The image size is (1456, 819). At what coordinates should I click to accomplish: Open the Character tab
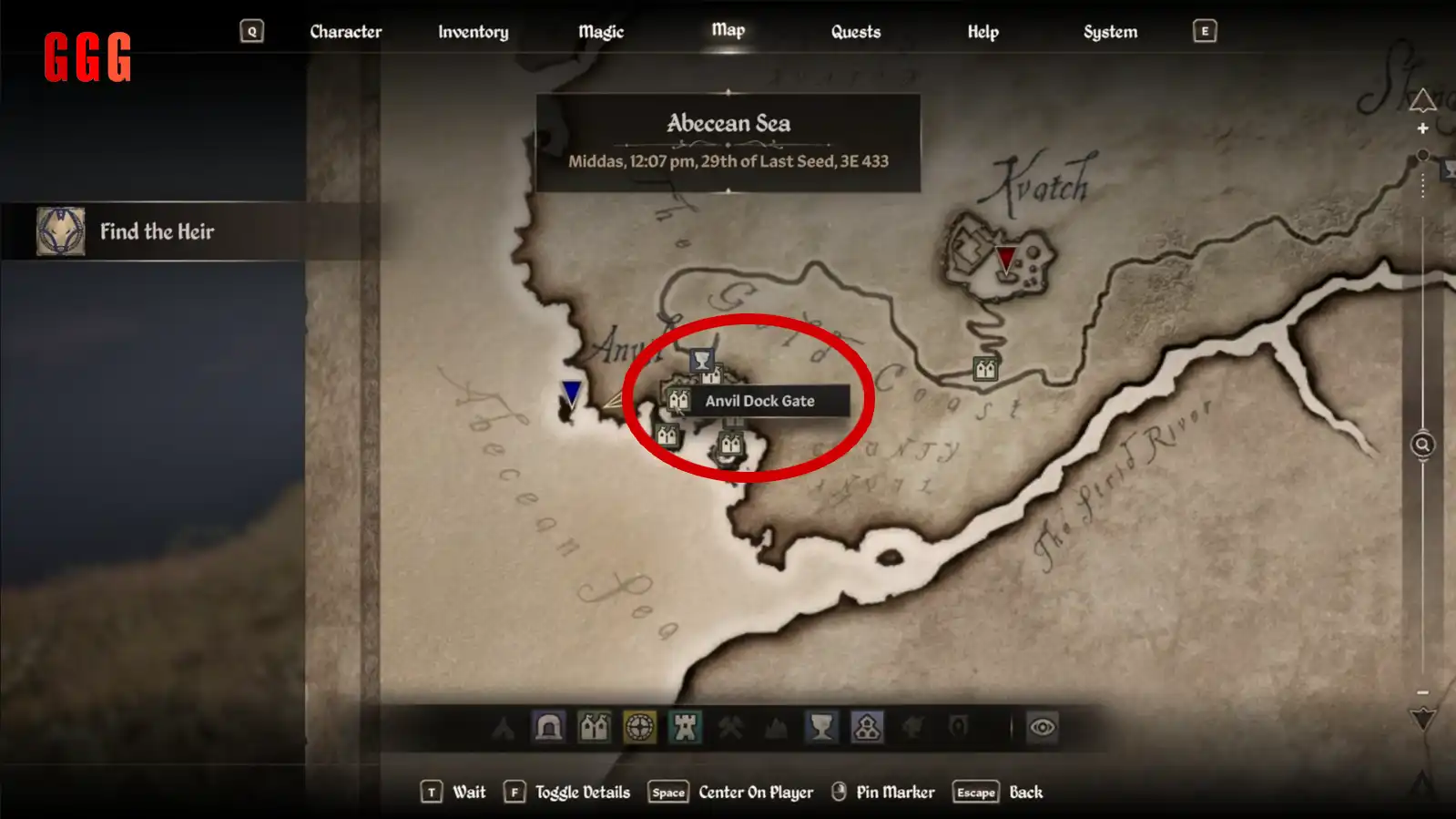345,32
